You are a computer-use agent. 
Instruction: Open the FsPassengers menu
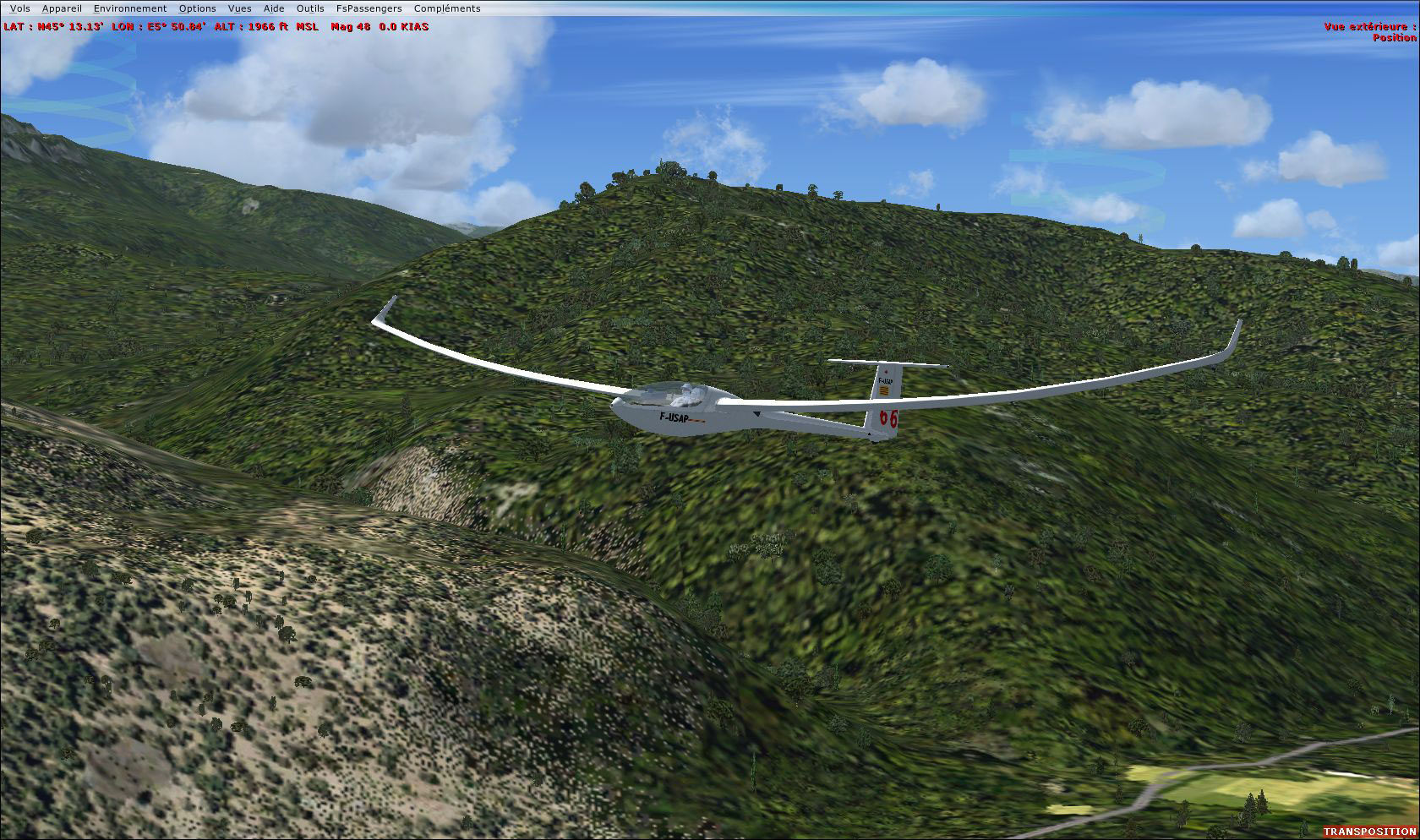coord(369,8)
